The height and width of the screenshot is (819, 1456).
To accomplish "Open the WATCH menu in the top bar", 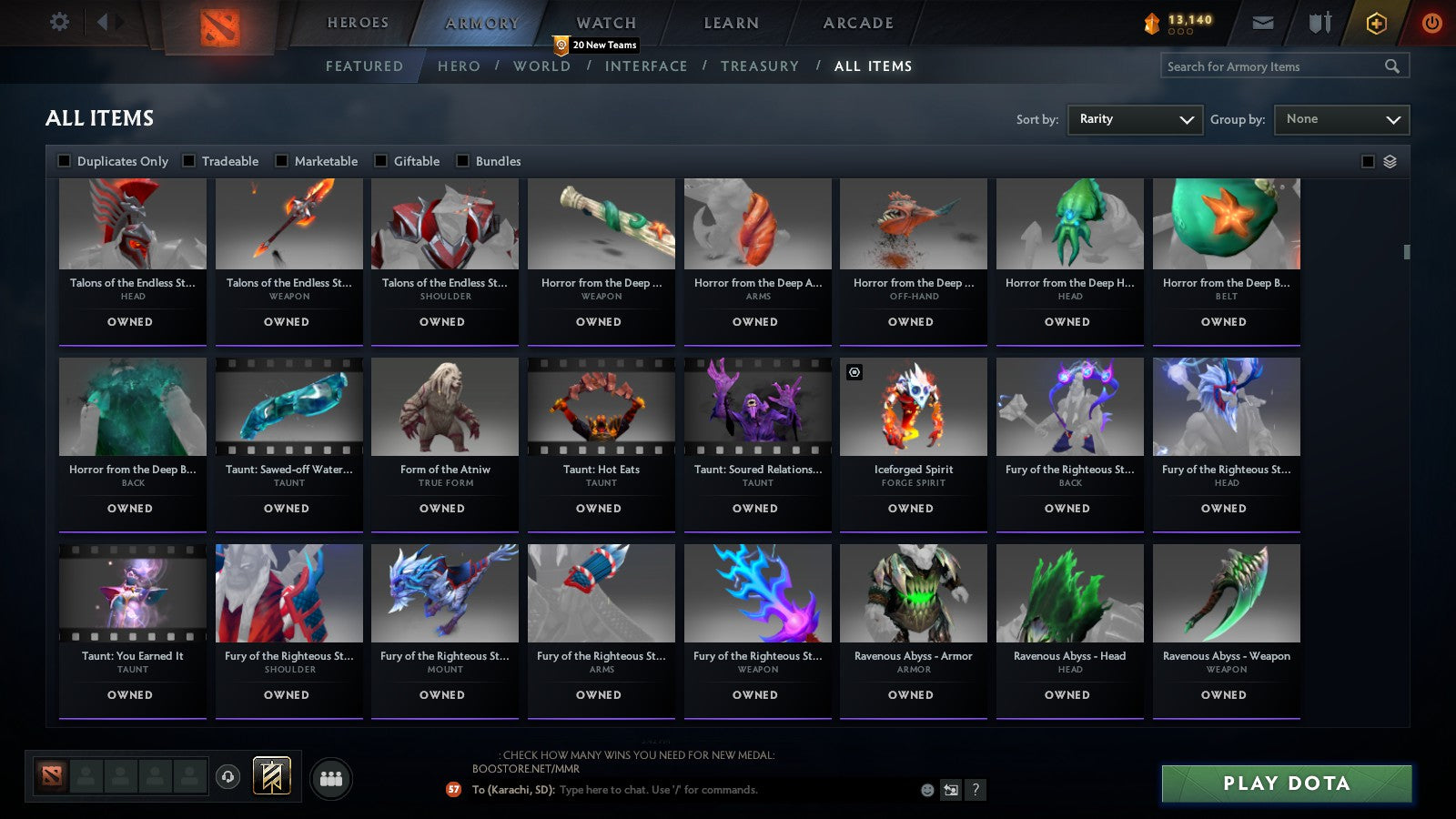I will tap(604, 23).
